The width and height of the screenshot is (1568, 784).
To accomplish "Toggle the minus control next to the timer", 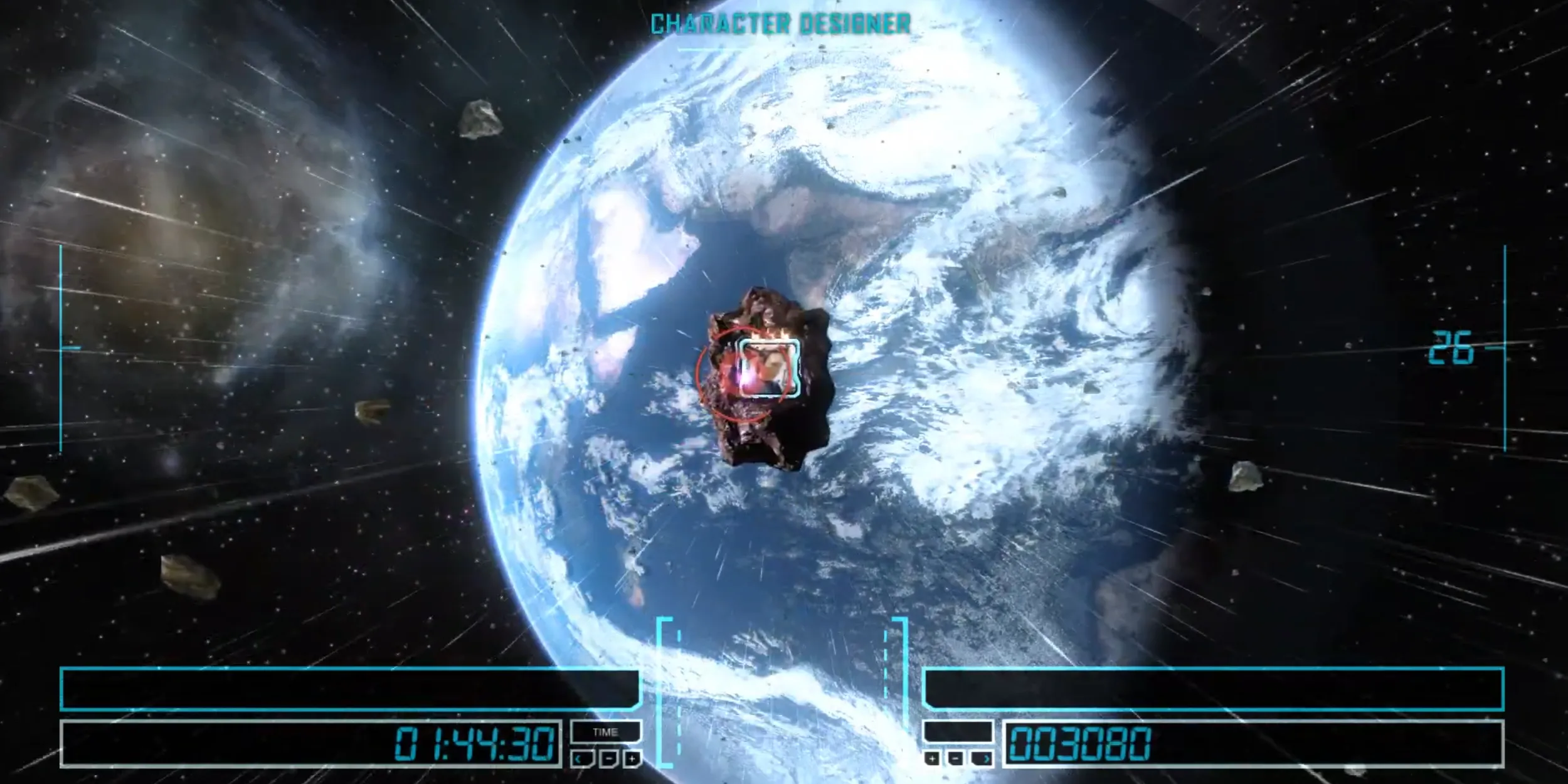I will 609,758.
